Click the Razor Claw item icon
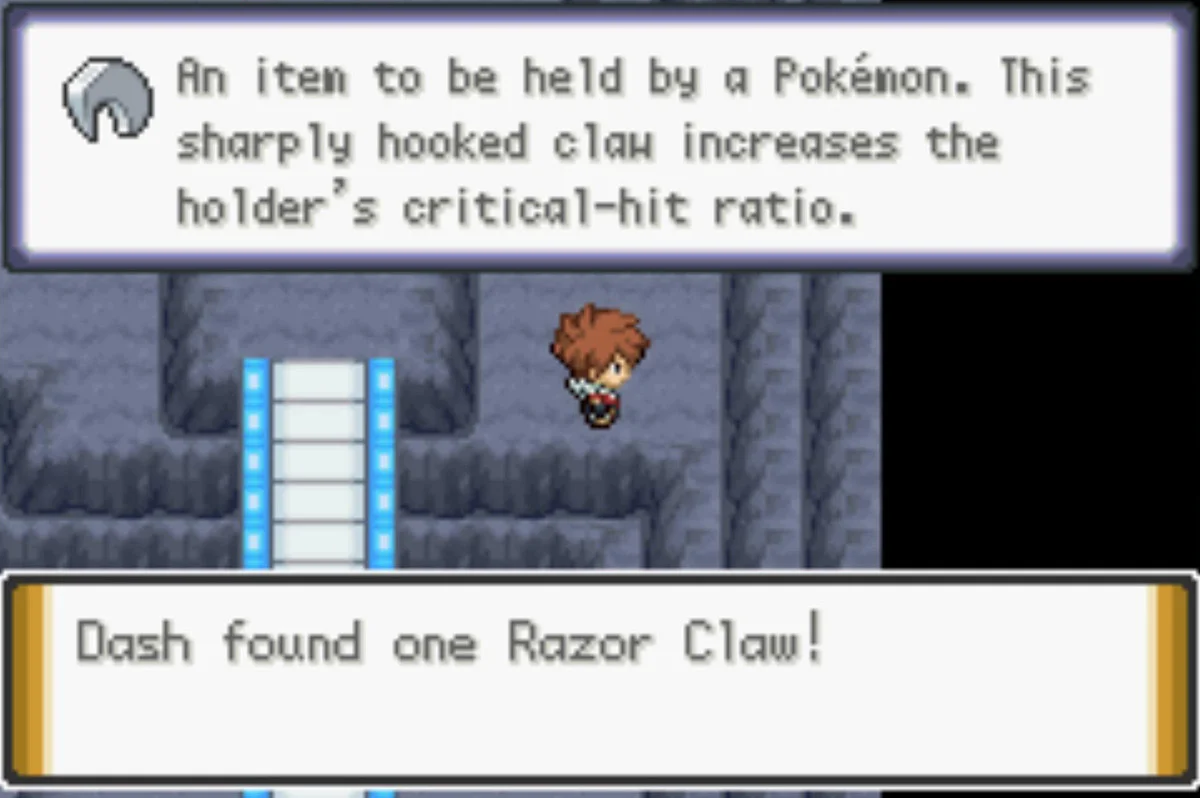Image resolution: width=1200 pixels, height=798 pixels. click(x=108, y=98)
